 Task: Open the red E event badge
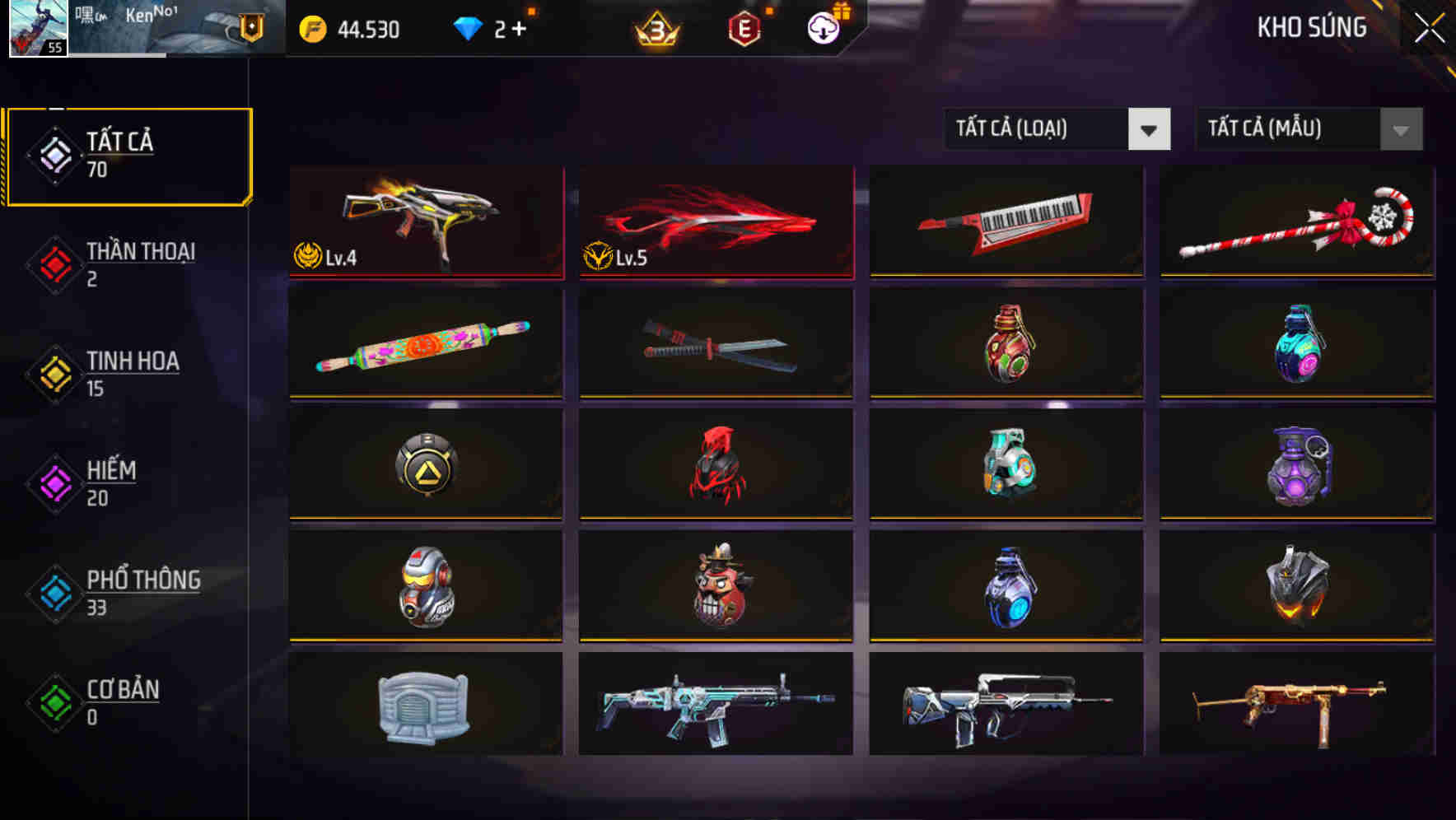743,30
